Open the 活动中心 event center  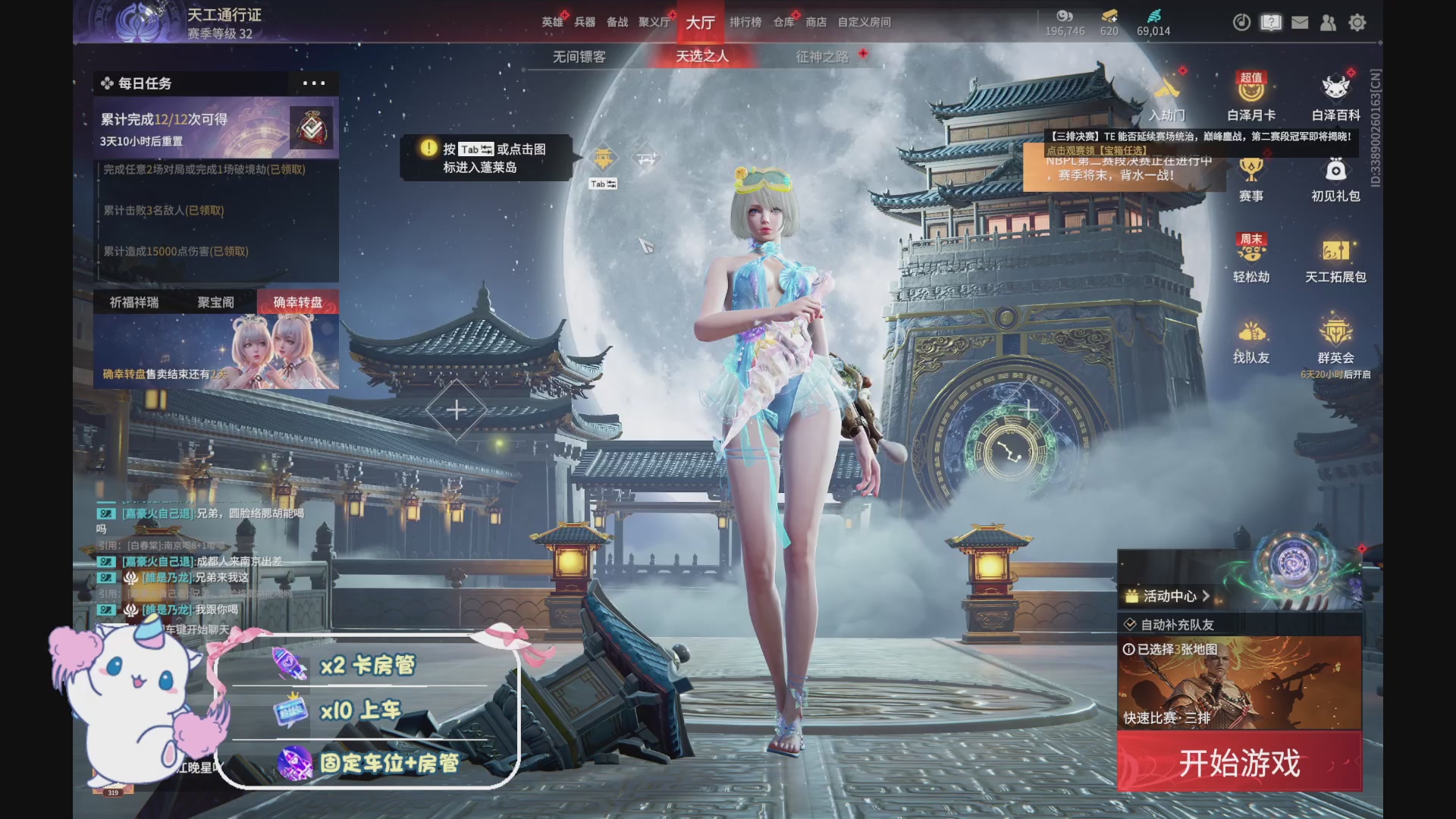(x=1168, y=596)
